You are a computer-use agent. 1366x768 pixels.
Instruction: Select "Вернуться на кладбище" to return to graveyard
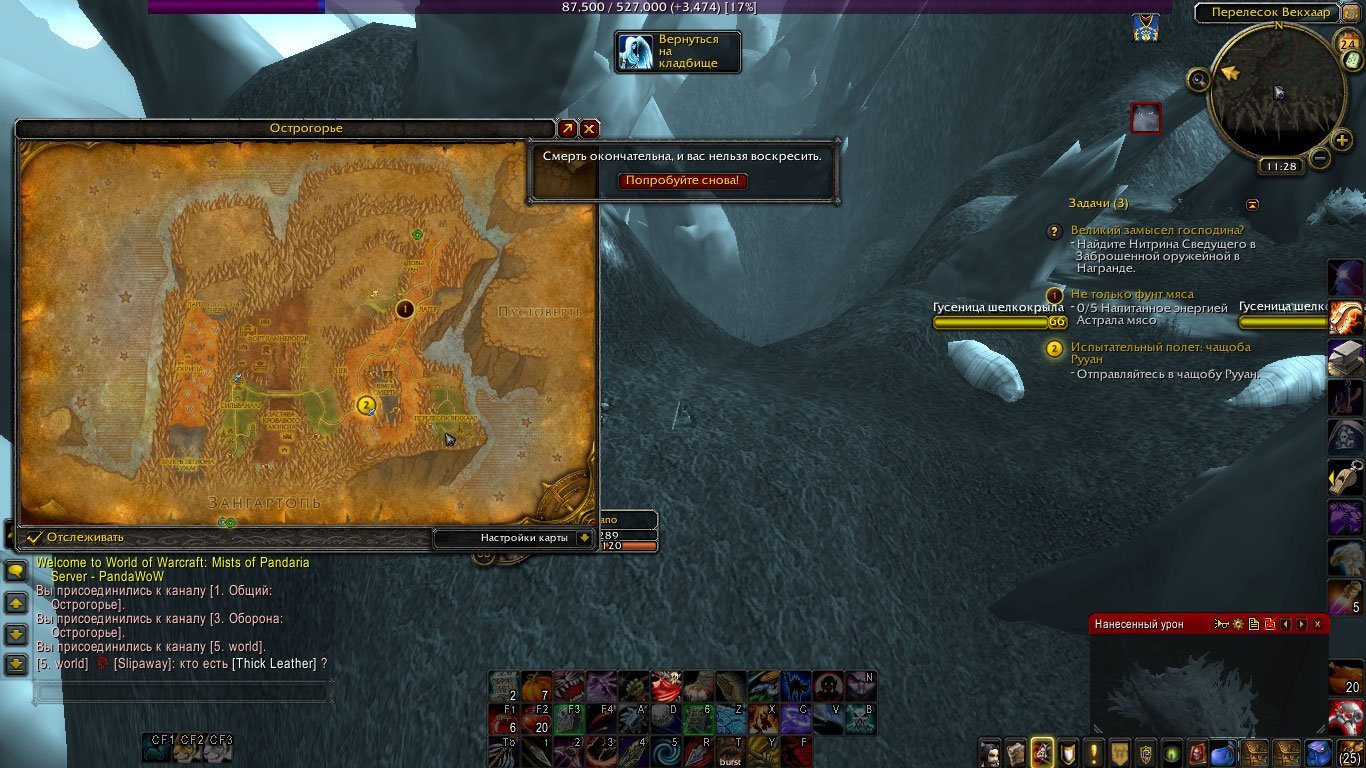click(678, 52)
